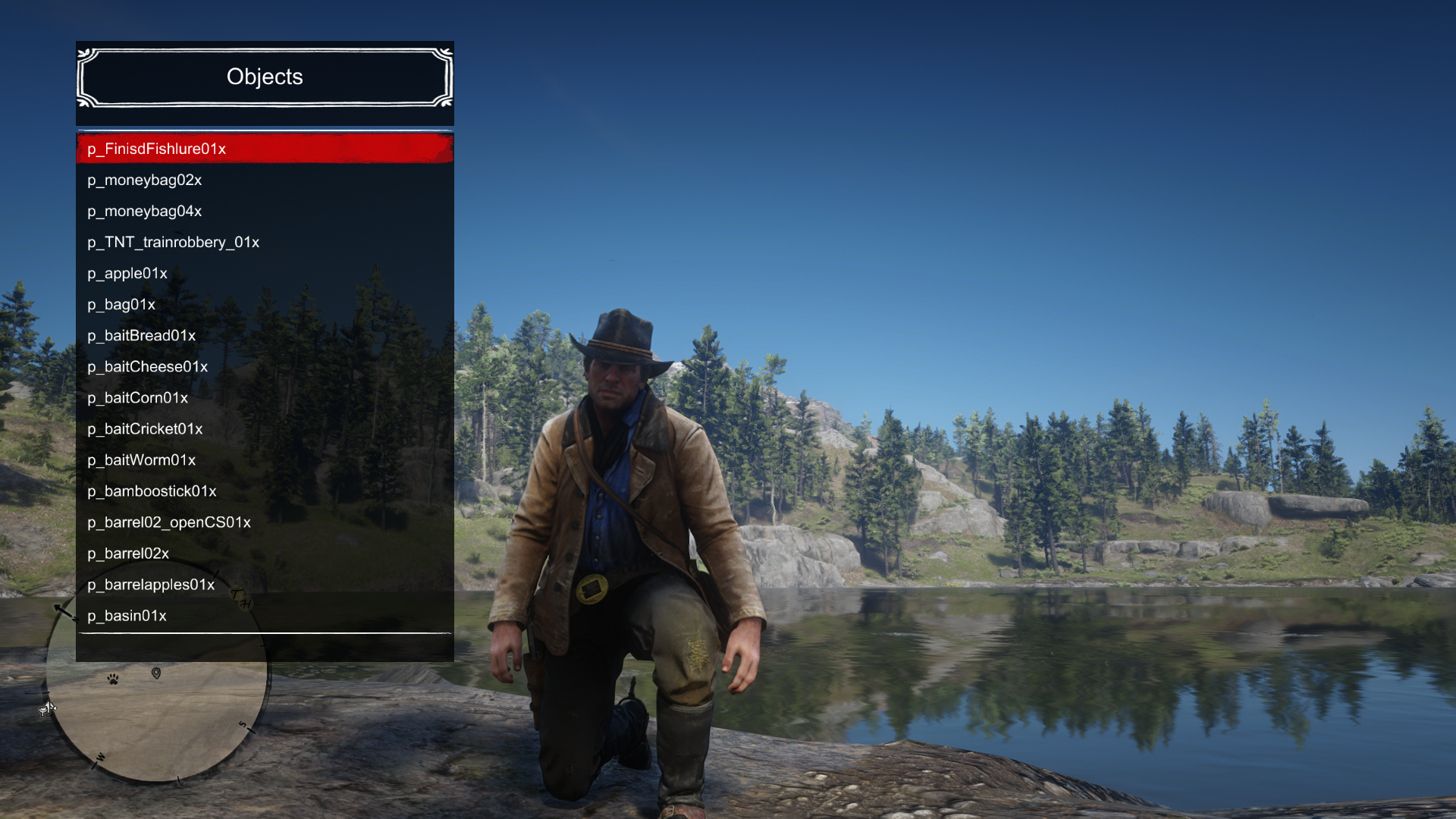
Task: Select the location pin on the minimap
Action: (x=156, y=673)
